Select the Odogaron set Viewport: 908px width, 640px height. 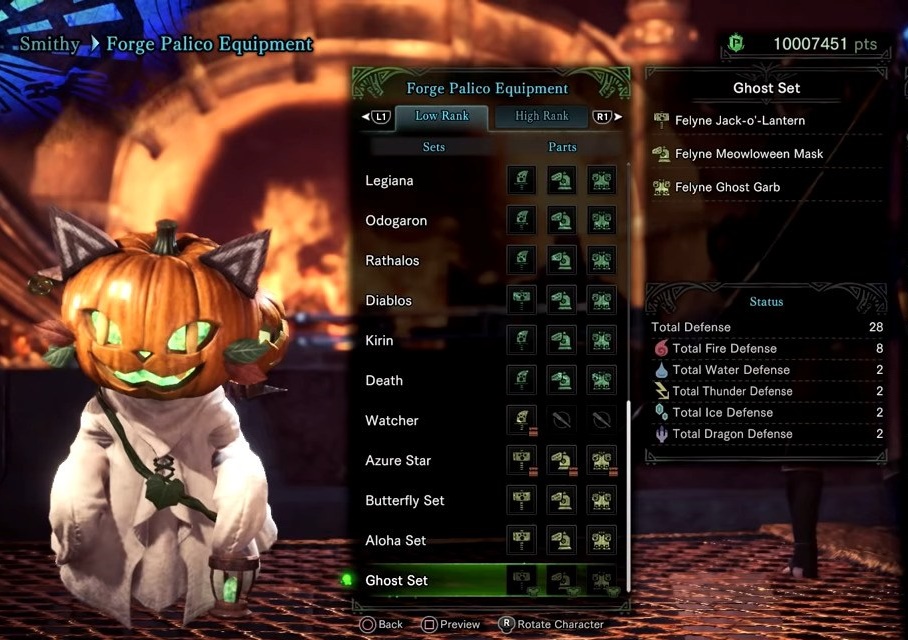[396, 221]
